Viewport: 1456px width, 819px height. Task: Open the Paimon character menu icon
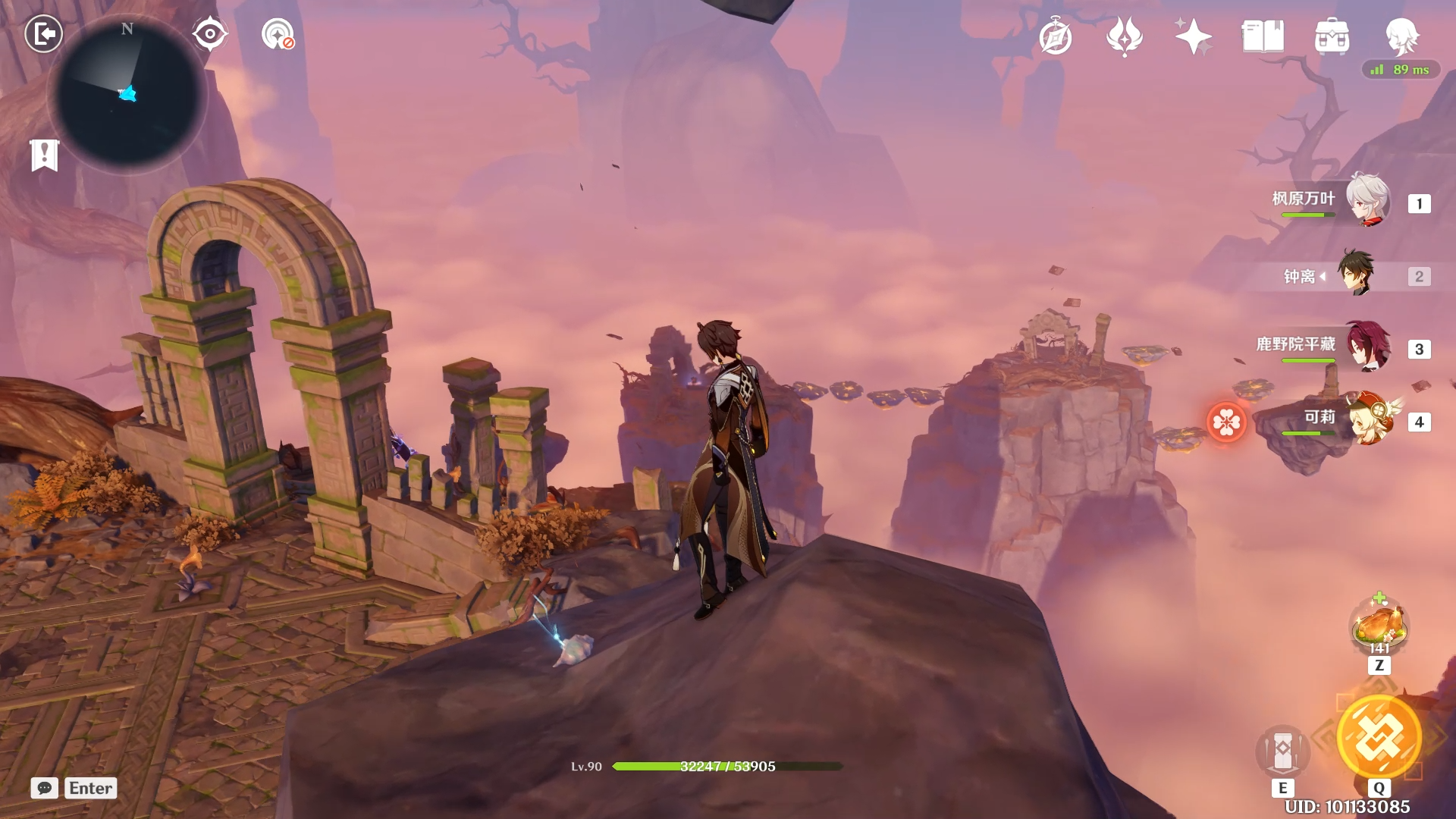click(x=1401, y=36)
